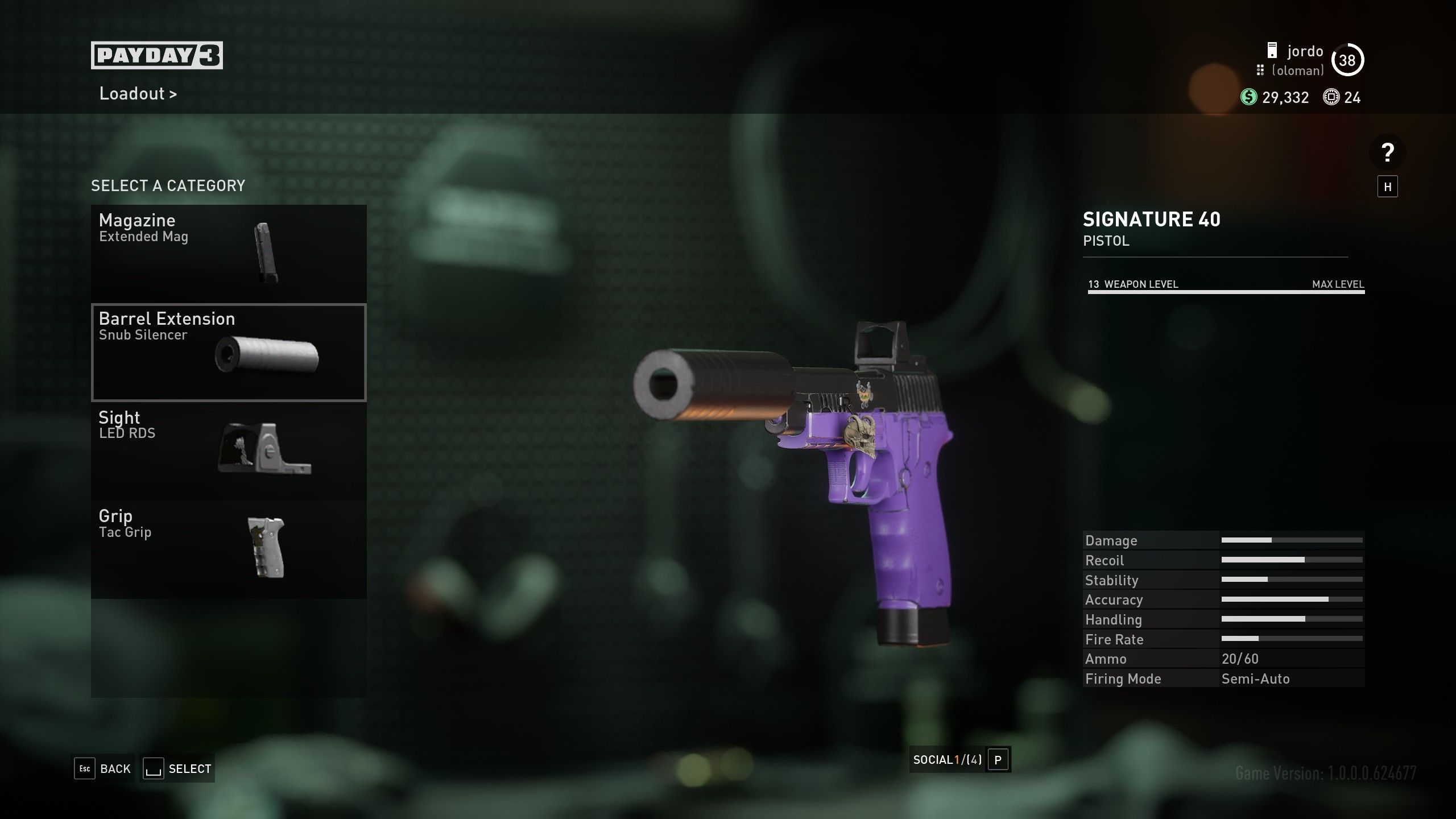Expand the Loadout breadcrumb
This screenshot has width=1456, height=819.
pyautogui.click(x=138, y=94)
